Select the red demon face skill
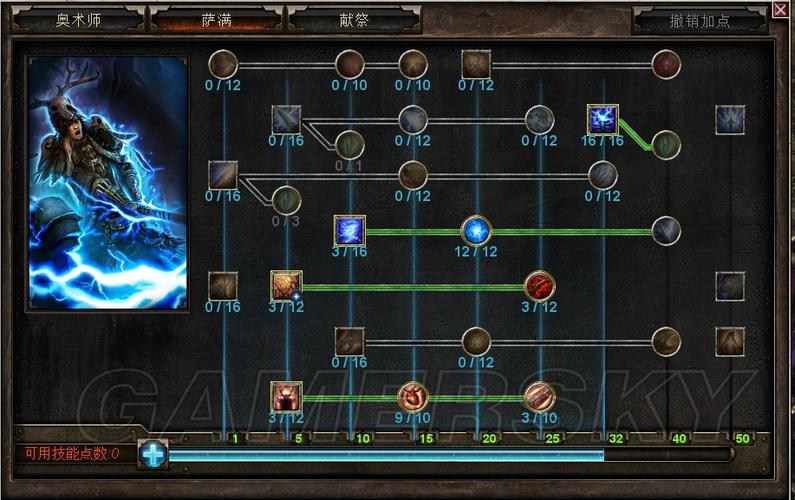Viewport: 795px width, 500px height. 286,396
